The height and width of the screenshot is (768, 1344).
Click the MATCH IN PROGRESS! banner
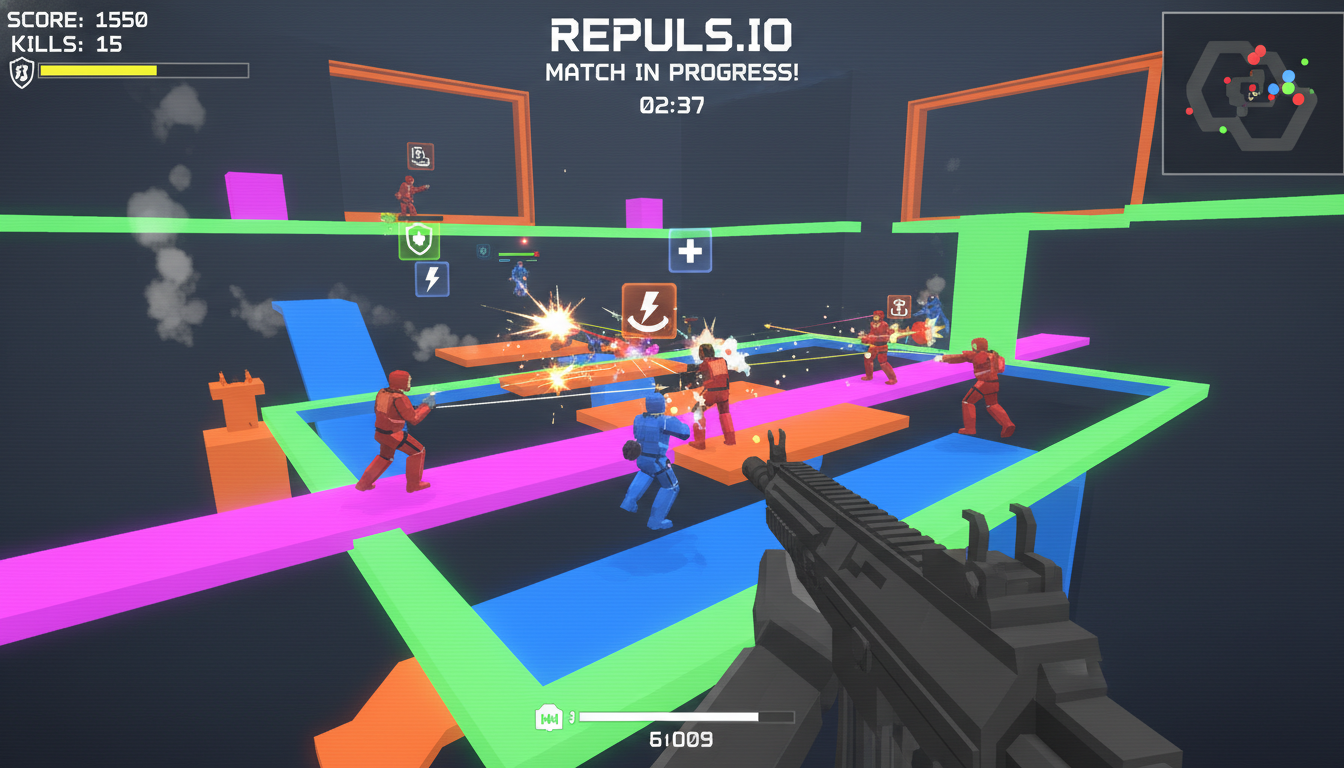pos(672,70)
